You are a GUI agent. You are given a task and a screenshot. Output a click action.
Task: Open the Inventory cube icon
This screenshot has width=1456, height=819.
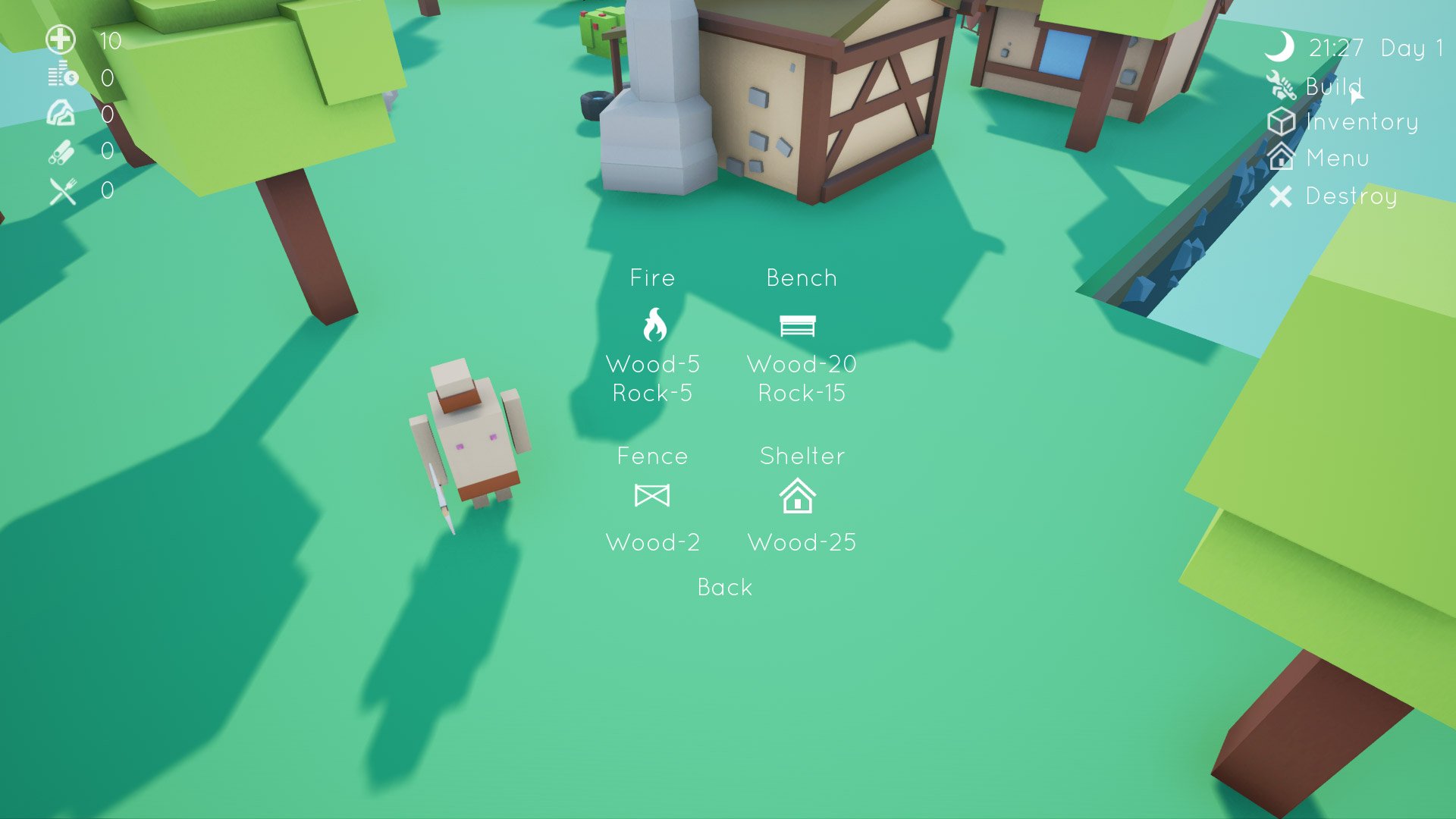click(1282, 122)
